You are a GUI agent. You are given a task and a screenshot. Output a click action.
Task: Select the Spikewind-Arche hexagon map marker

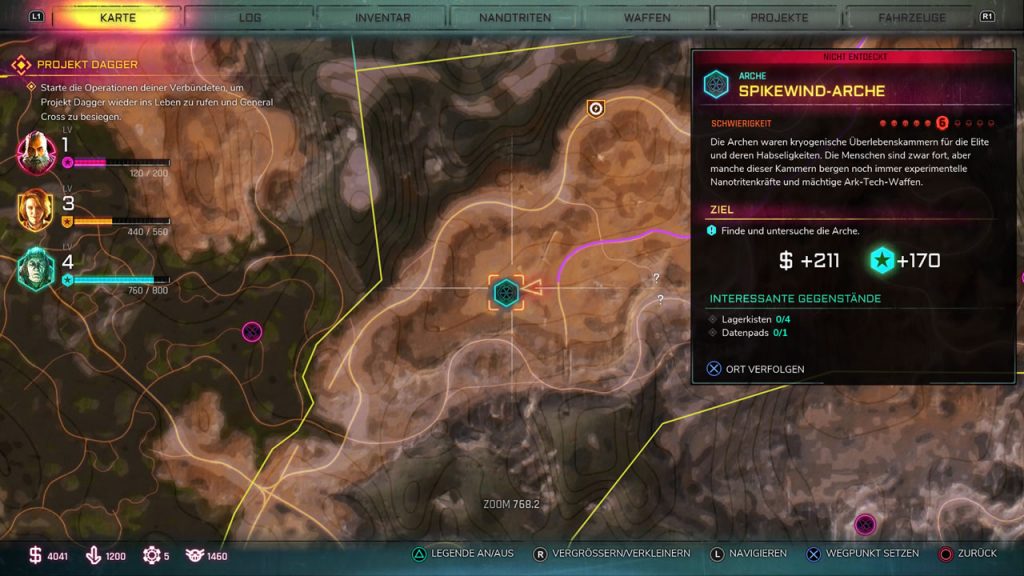506,293
